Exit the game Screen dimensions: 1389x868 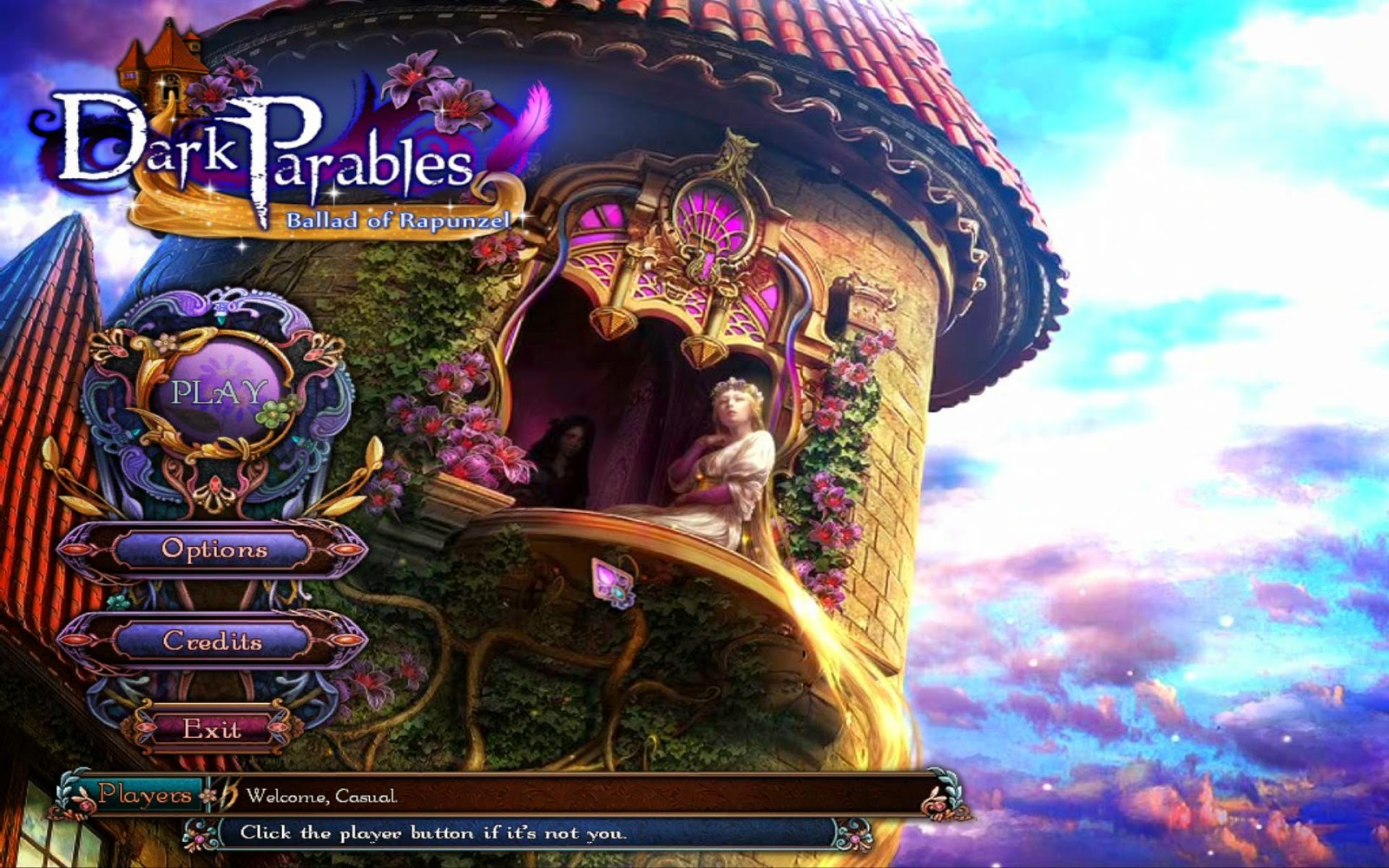[x=214, y=730]
